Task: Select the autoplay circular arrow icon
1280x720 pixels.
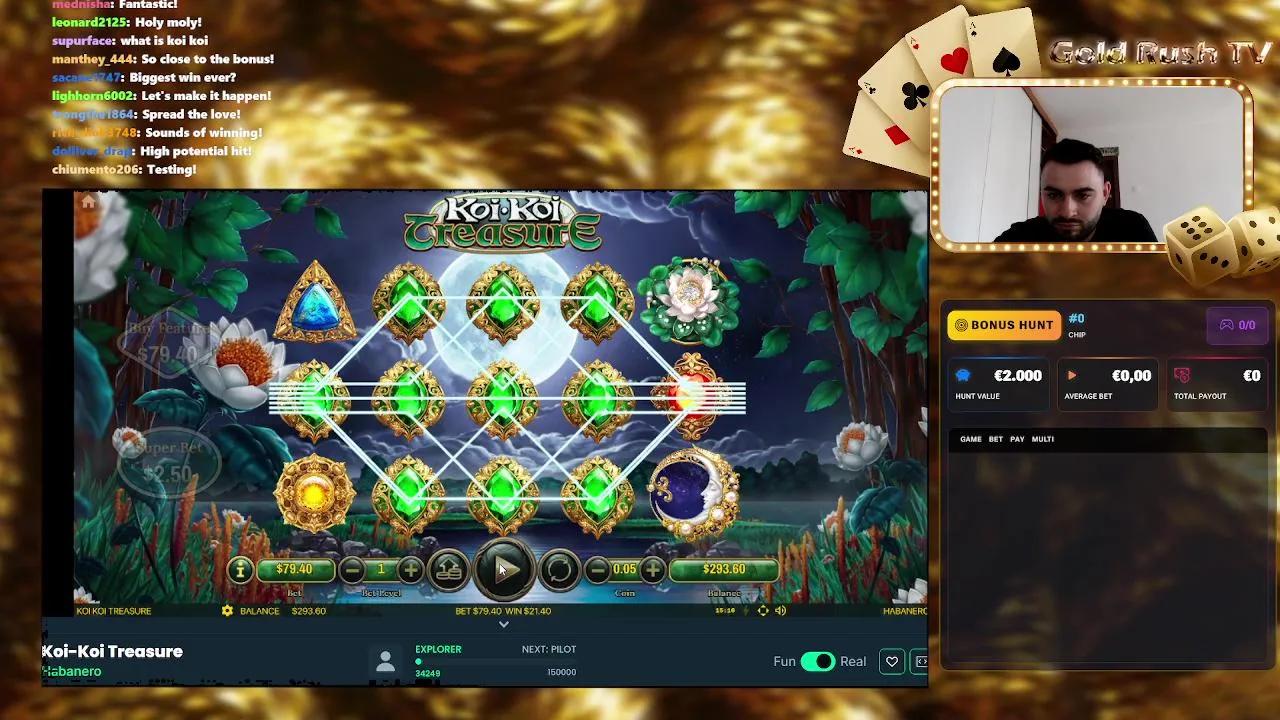Action: (558, 569)
